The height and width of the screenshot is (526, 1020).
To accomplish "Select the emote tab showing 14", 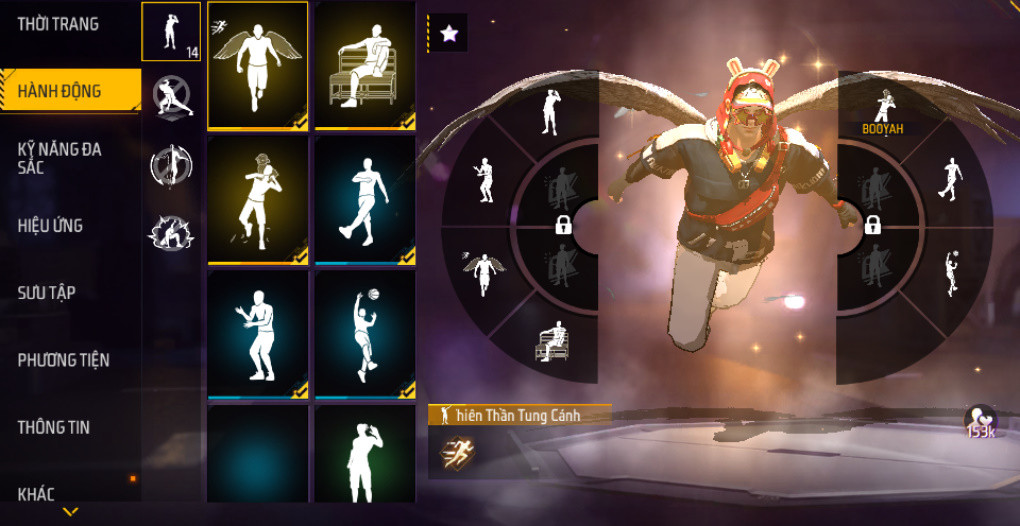I will tap(171, 32).
